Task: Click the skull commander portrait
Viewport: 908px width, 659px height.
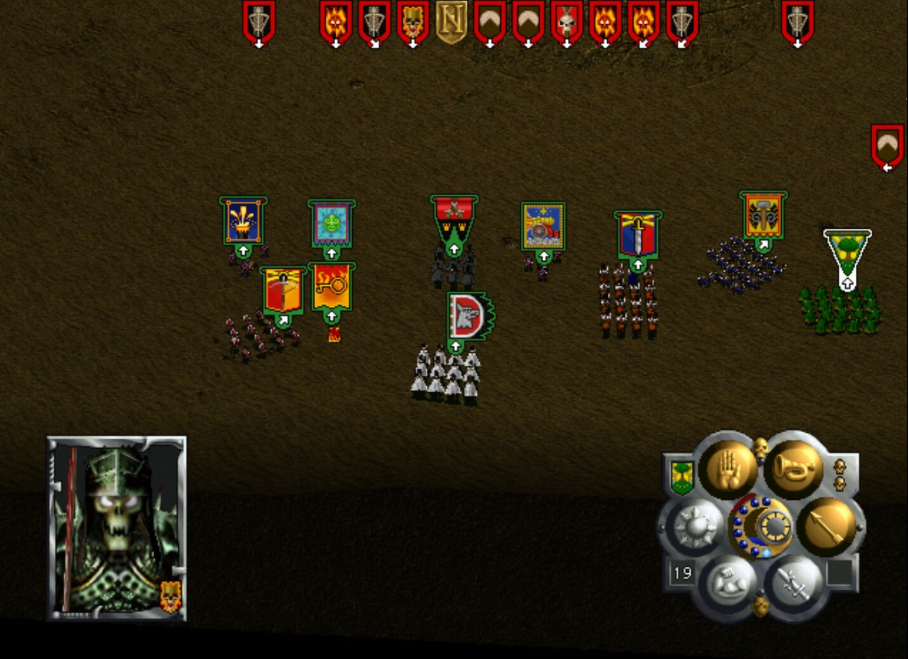Action: point(115,526)
